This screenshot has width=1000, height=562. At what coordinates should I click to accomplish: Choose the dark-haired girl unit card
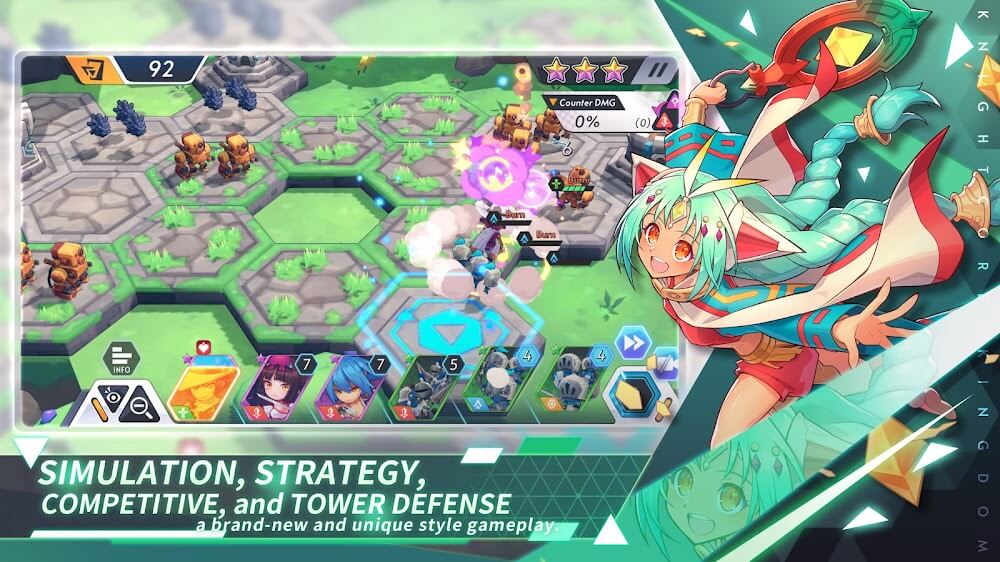[277, 388]
